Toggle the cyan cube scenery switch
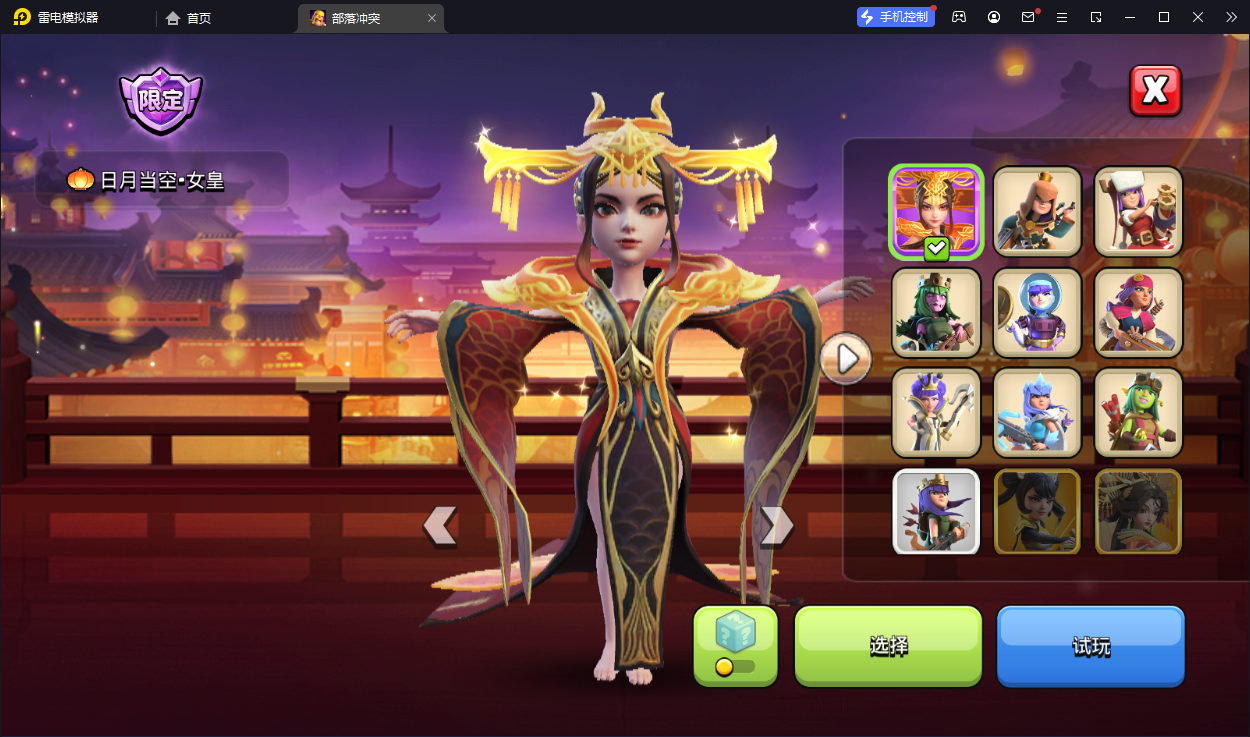 point(735,646)
